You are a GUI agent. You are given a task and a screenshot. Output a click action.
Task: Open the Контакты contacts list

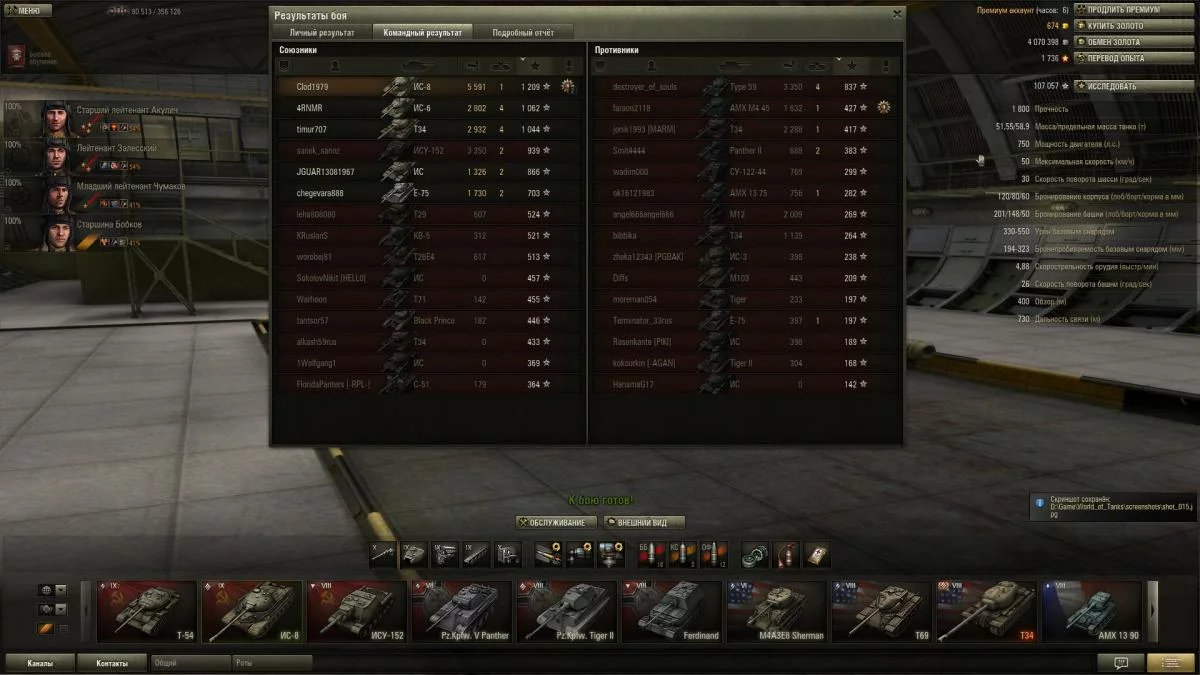pos(112,662)
